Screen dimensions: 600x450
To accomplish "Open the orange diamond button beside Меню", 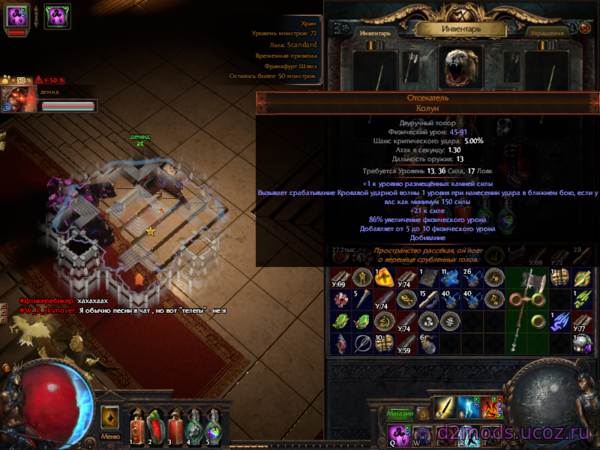I will 111,416.
